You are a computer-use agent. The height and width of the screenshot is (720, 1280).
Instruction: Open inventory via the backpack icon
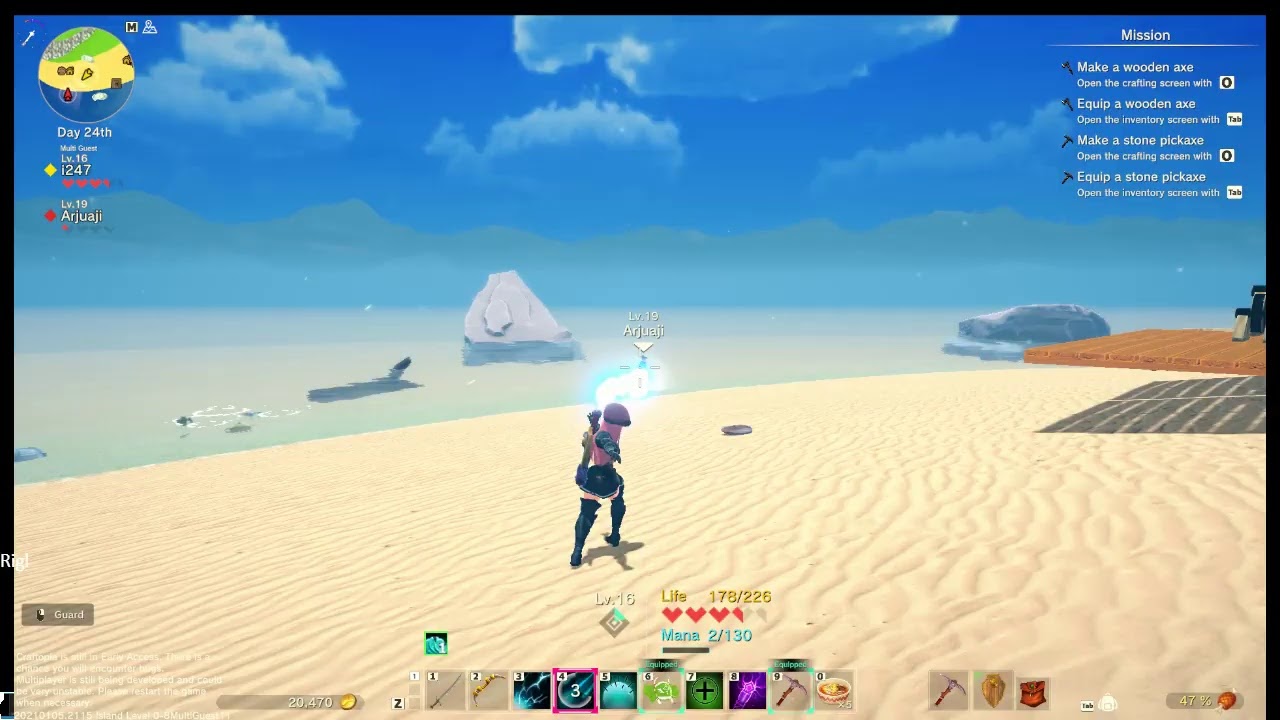pos(1108,703)
